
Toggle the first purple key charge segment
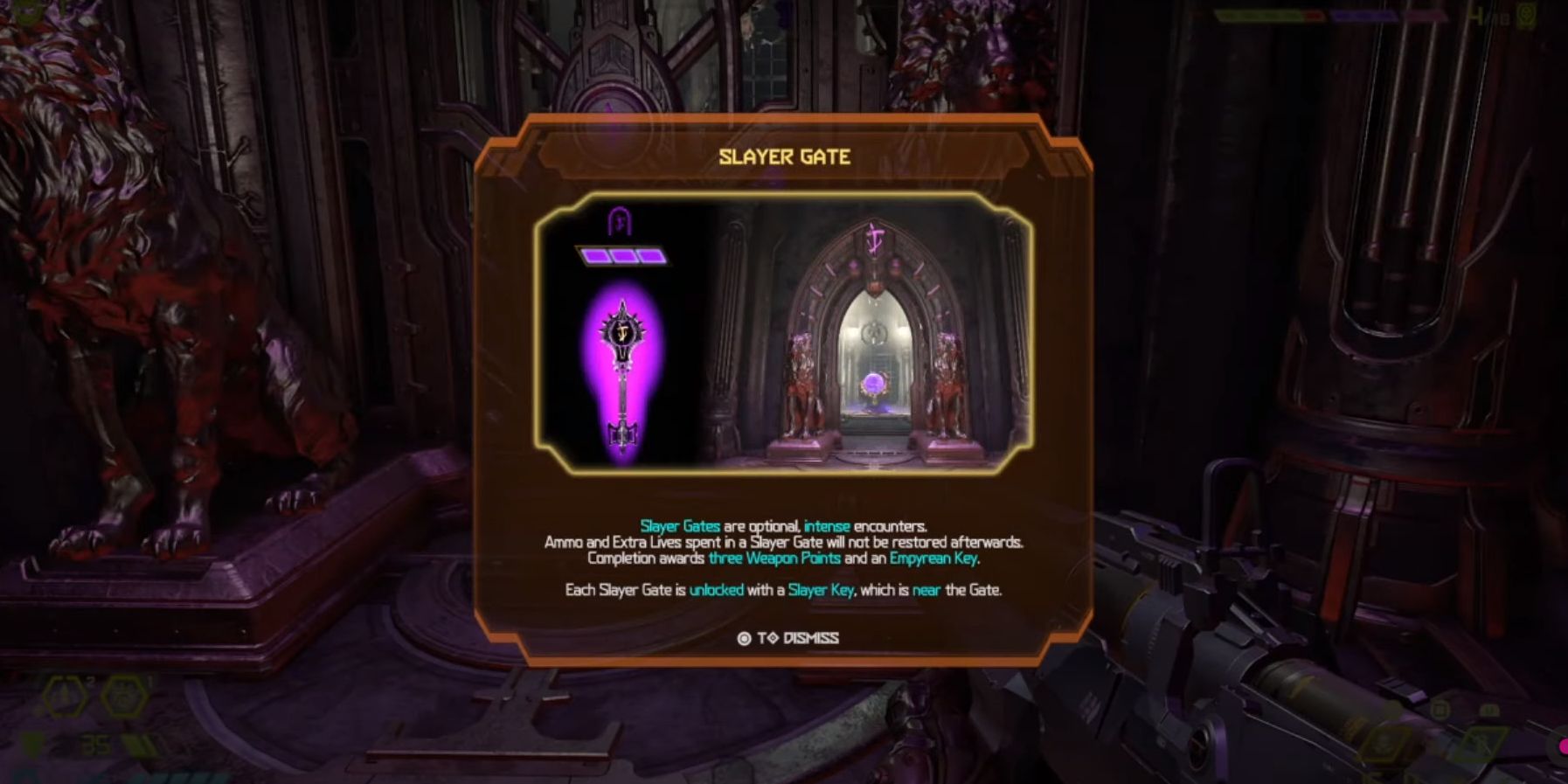click(x=596, y=258)
